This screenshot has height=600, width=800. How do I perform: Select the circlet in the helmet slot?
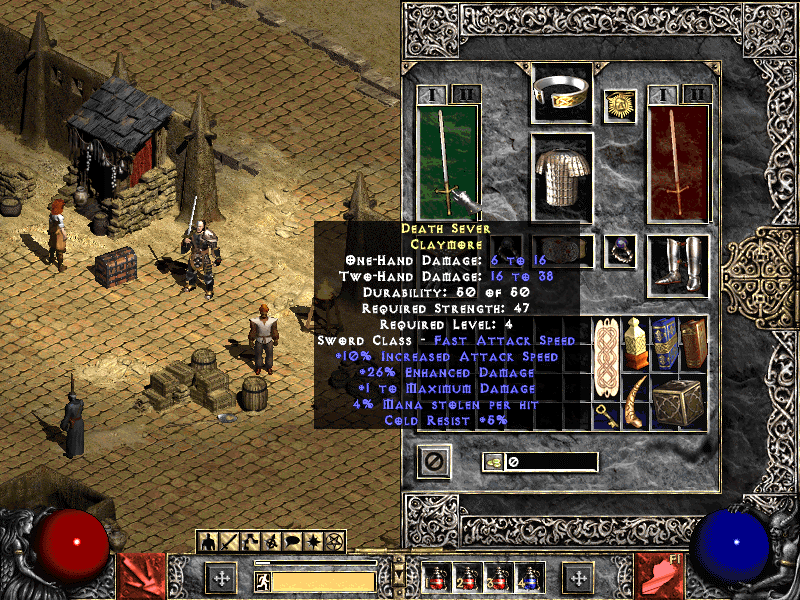point(561,92)
